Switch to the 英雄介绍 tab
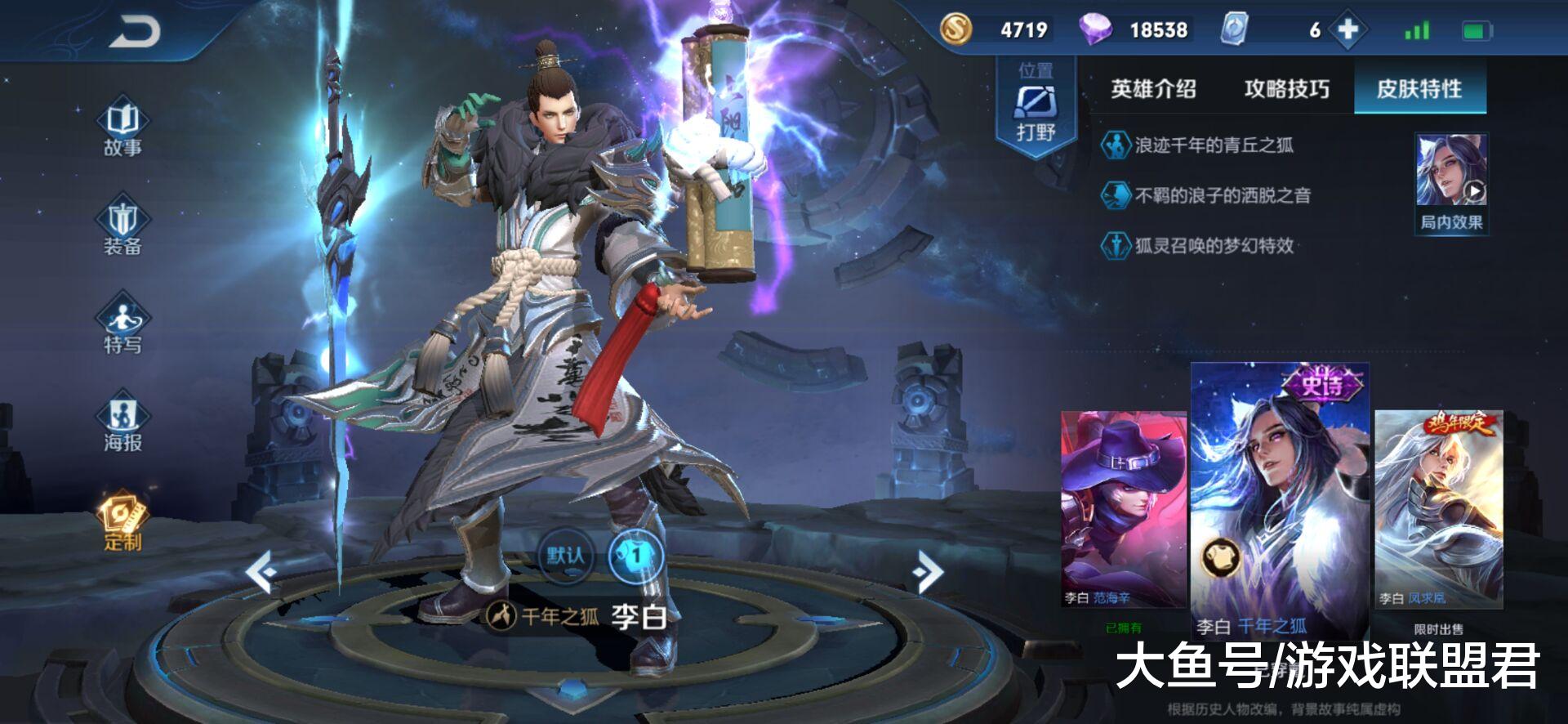This screenshot has width=1568, height=724. pos(1153,89)
